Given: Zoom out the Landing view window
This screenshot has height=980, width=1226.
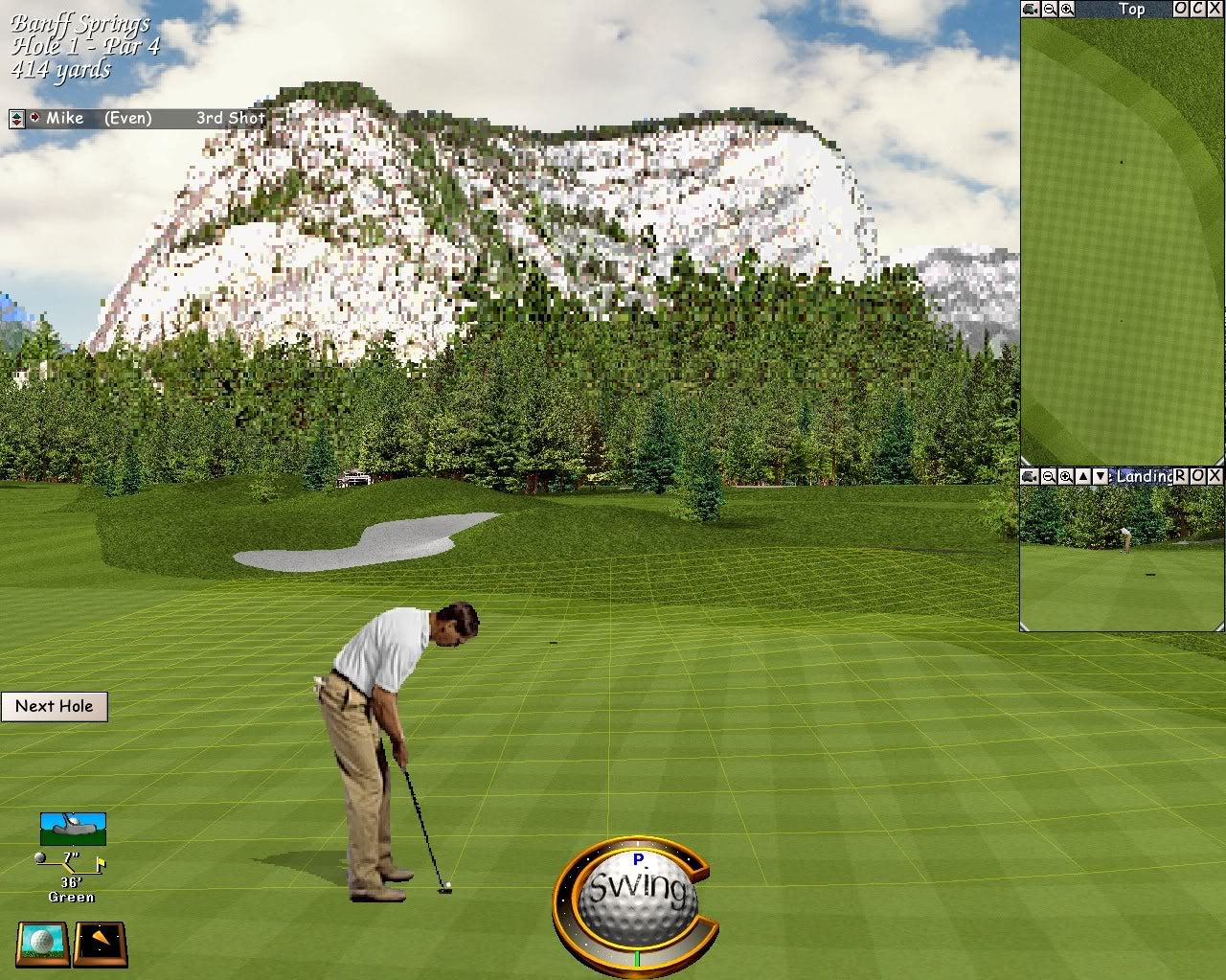Looking at the screenshot, I should [x=1049, y=476].
